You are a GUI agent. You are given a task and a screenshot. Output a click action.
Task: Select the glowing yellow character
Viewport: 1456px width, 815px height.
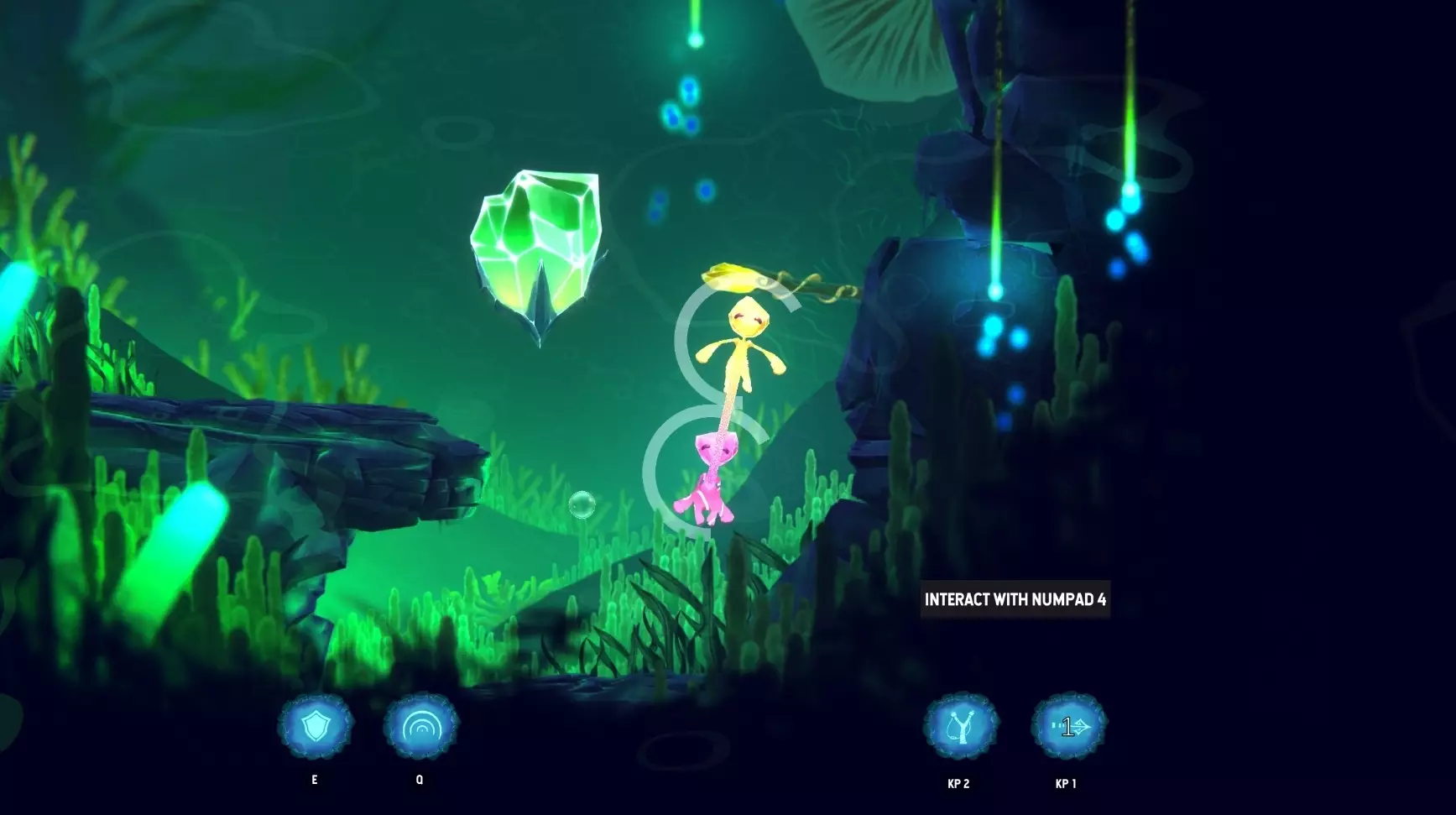(743, 344)
